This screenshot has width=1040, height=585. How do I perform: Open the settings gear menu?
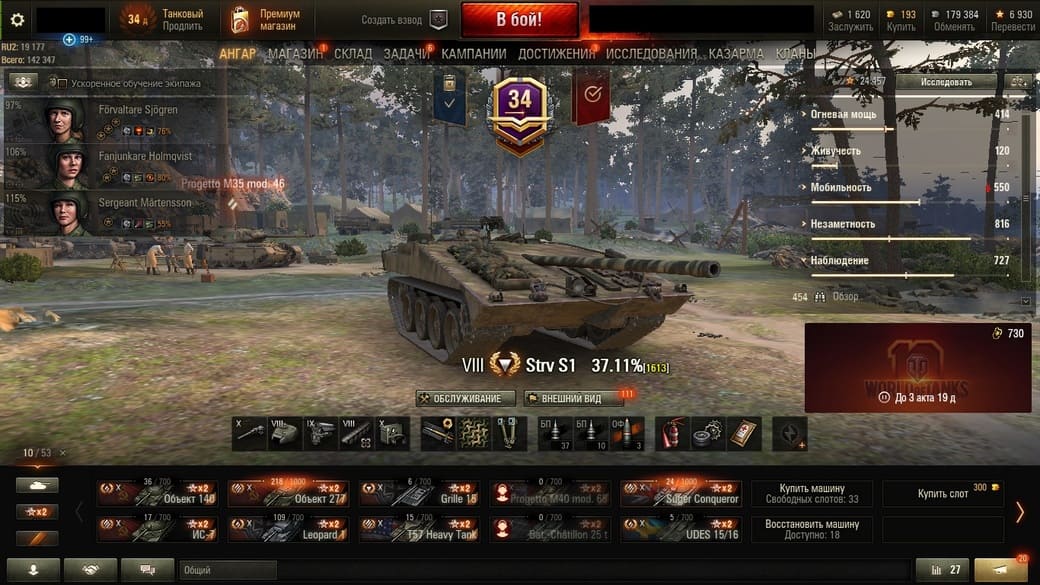(17, 19)
